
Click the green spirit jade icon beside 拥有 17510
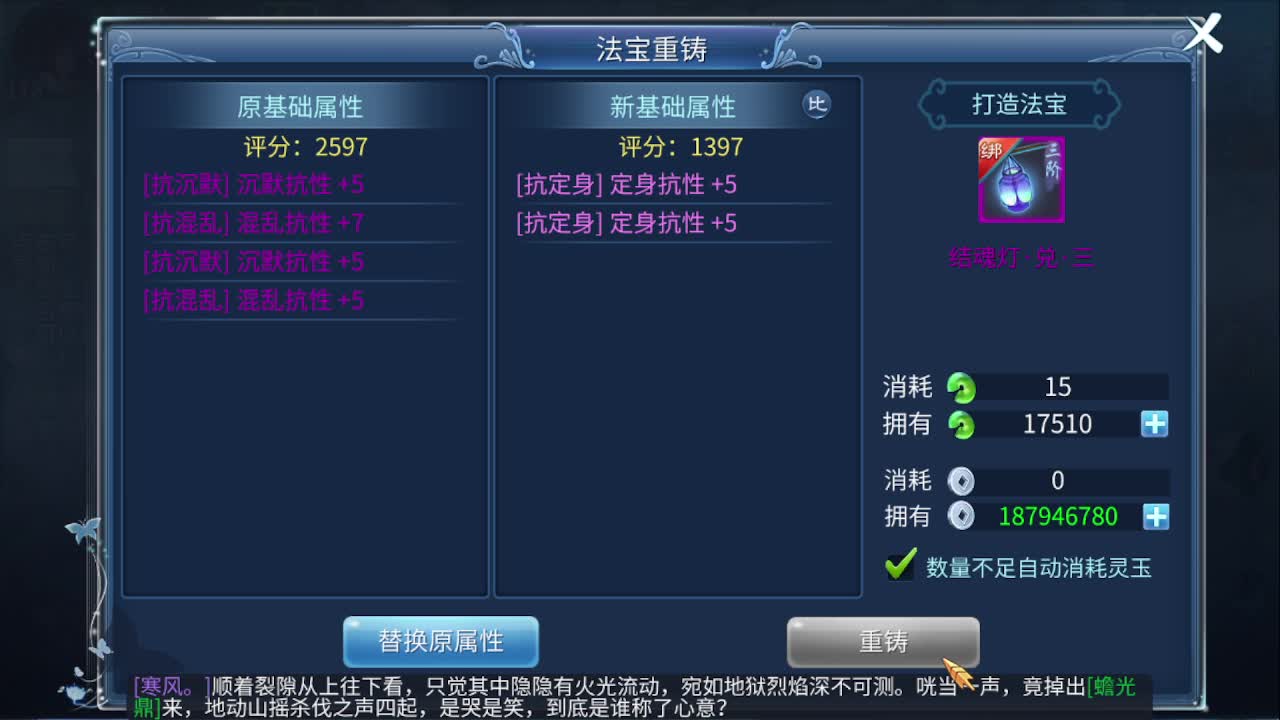963,424
